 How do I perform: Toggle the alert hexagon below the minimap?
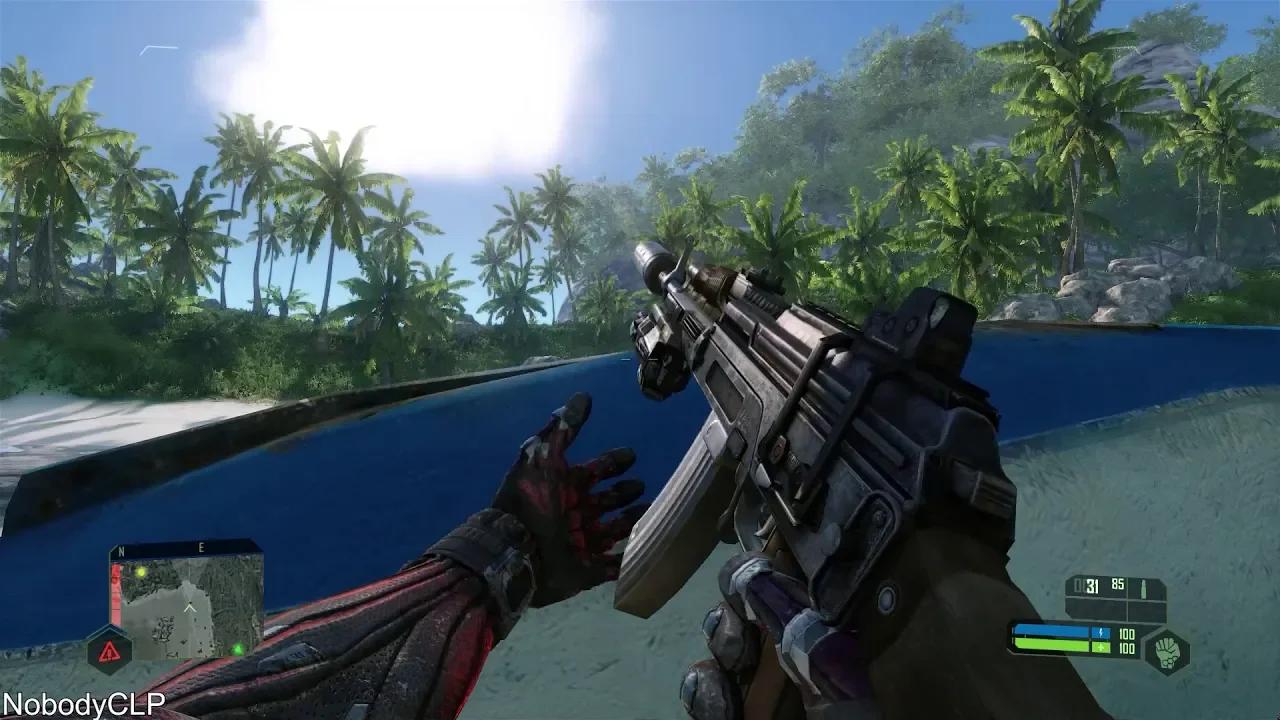tap(113, 650)
